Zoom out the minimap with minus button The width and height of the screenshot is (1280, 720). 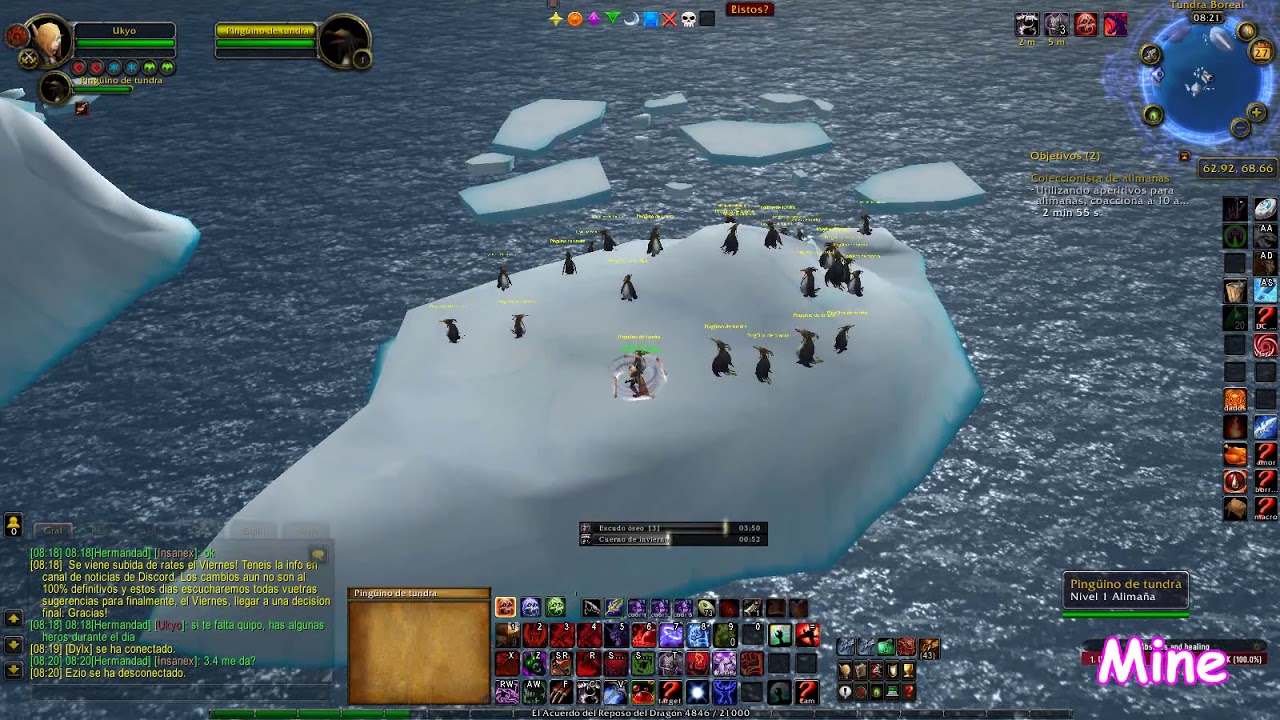pyautogui.click(x=1240, y=128)
